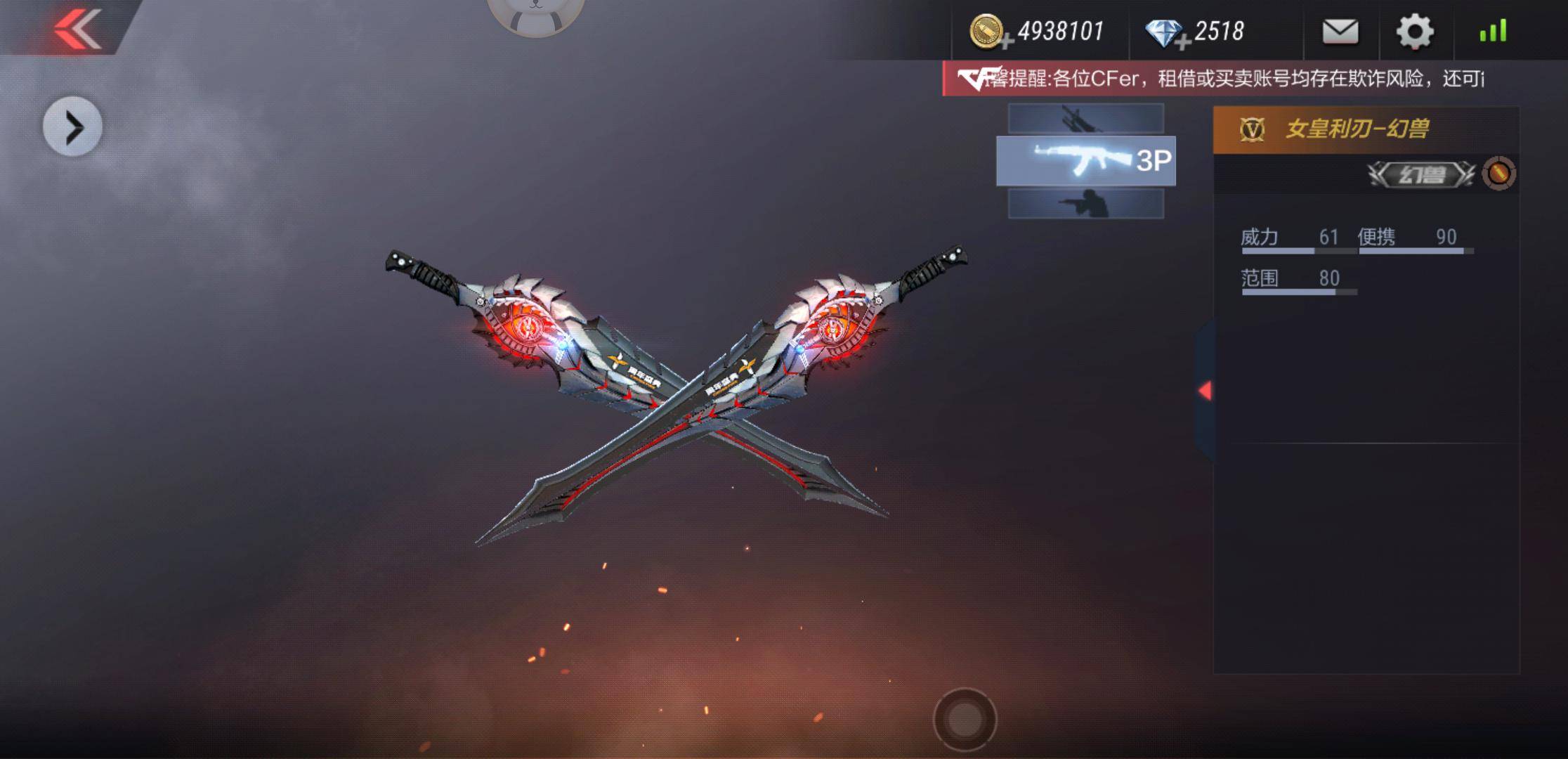Click the network signal strength bars
Viewport: 1568px width, 759px height.
[1492, 30]
